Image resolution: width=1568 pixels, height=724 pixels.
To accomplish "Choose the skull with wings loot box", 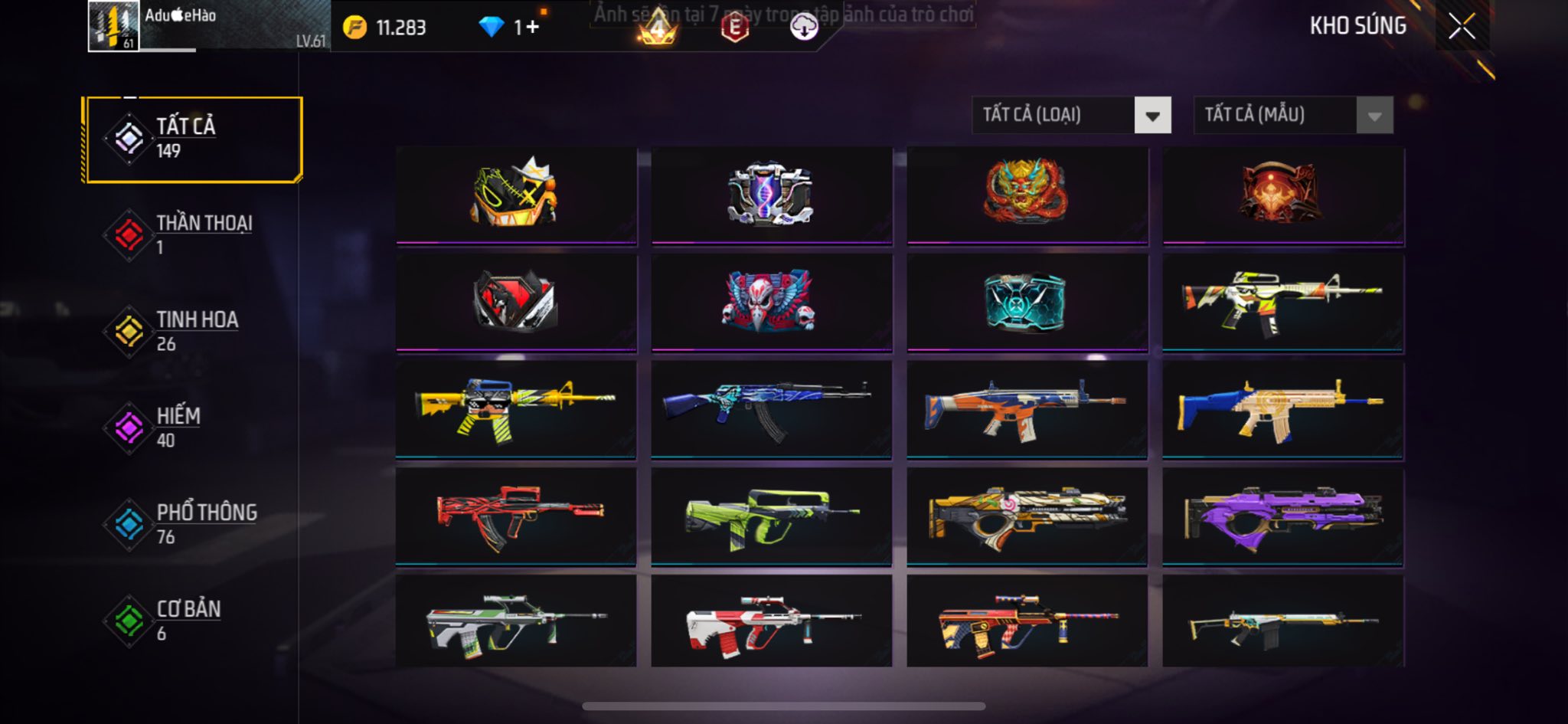I will tap(771, 302).
